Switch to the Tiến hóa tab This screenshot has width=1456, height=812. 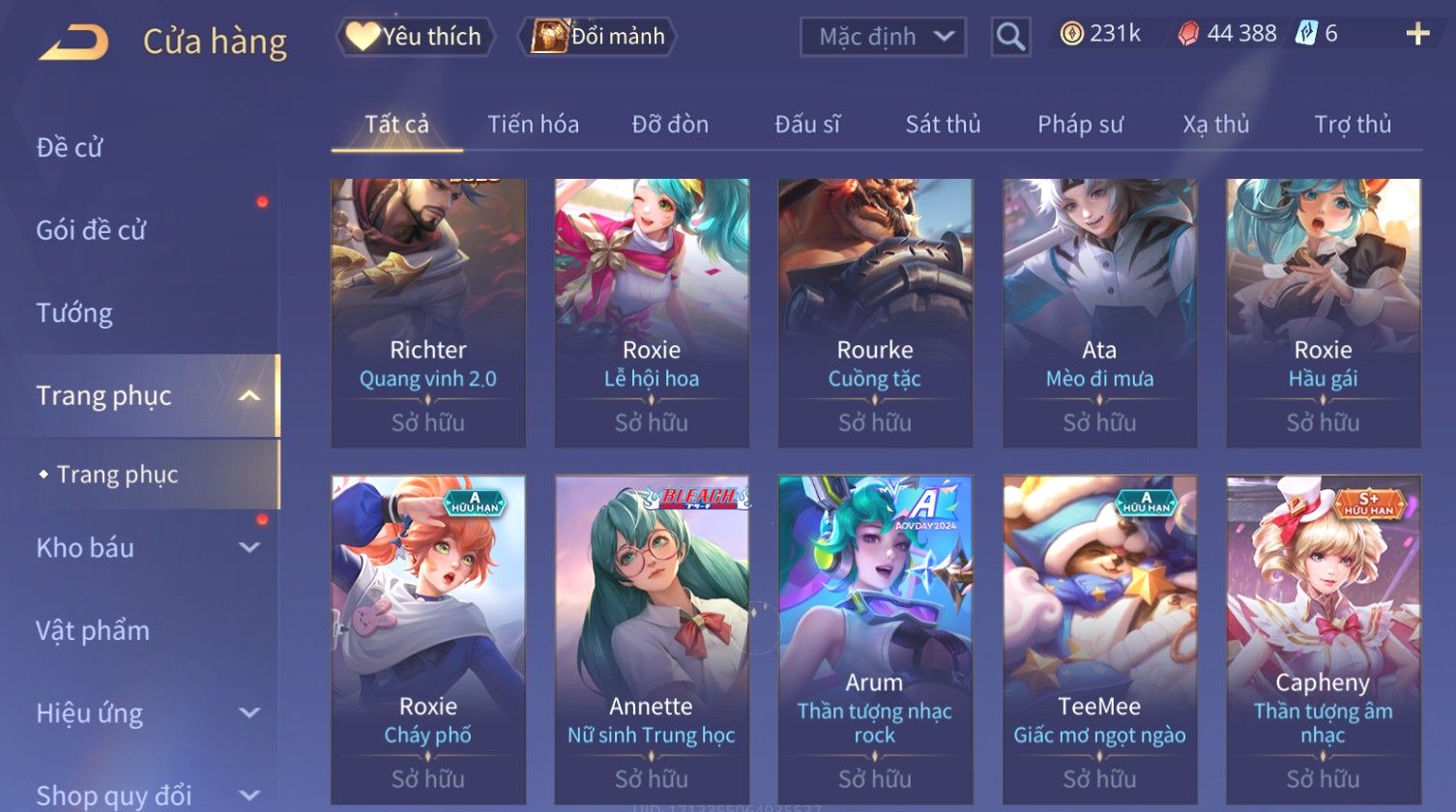(533, 125)
